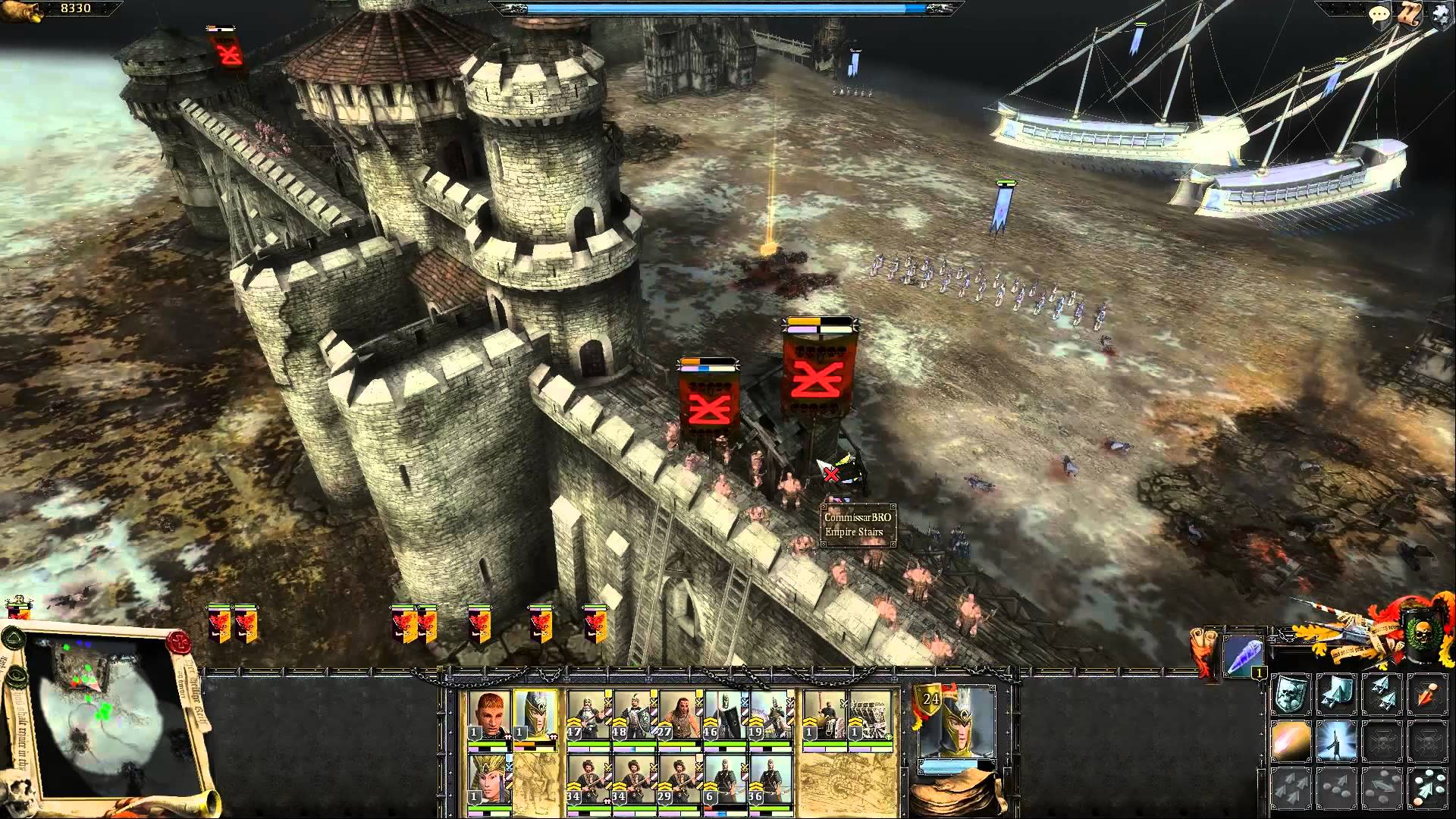Choose the orange dagger attack command
Image resolution: width=1456 pixels, height=819 pixels.
pos(1427,695)
